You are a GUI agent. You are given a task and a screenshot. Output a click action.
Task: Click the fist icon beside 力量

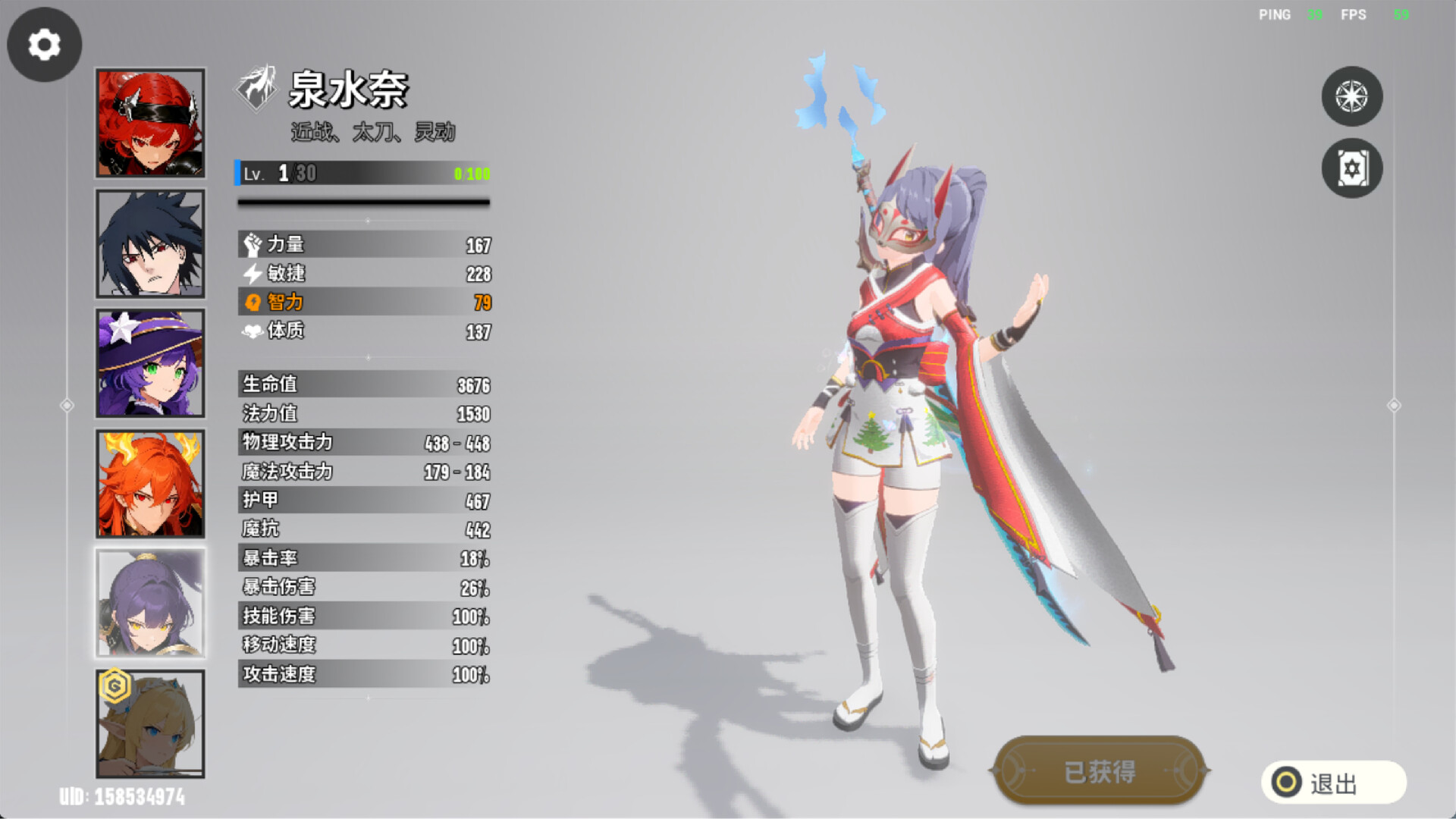[253, 244]
